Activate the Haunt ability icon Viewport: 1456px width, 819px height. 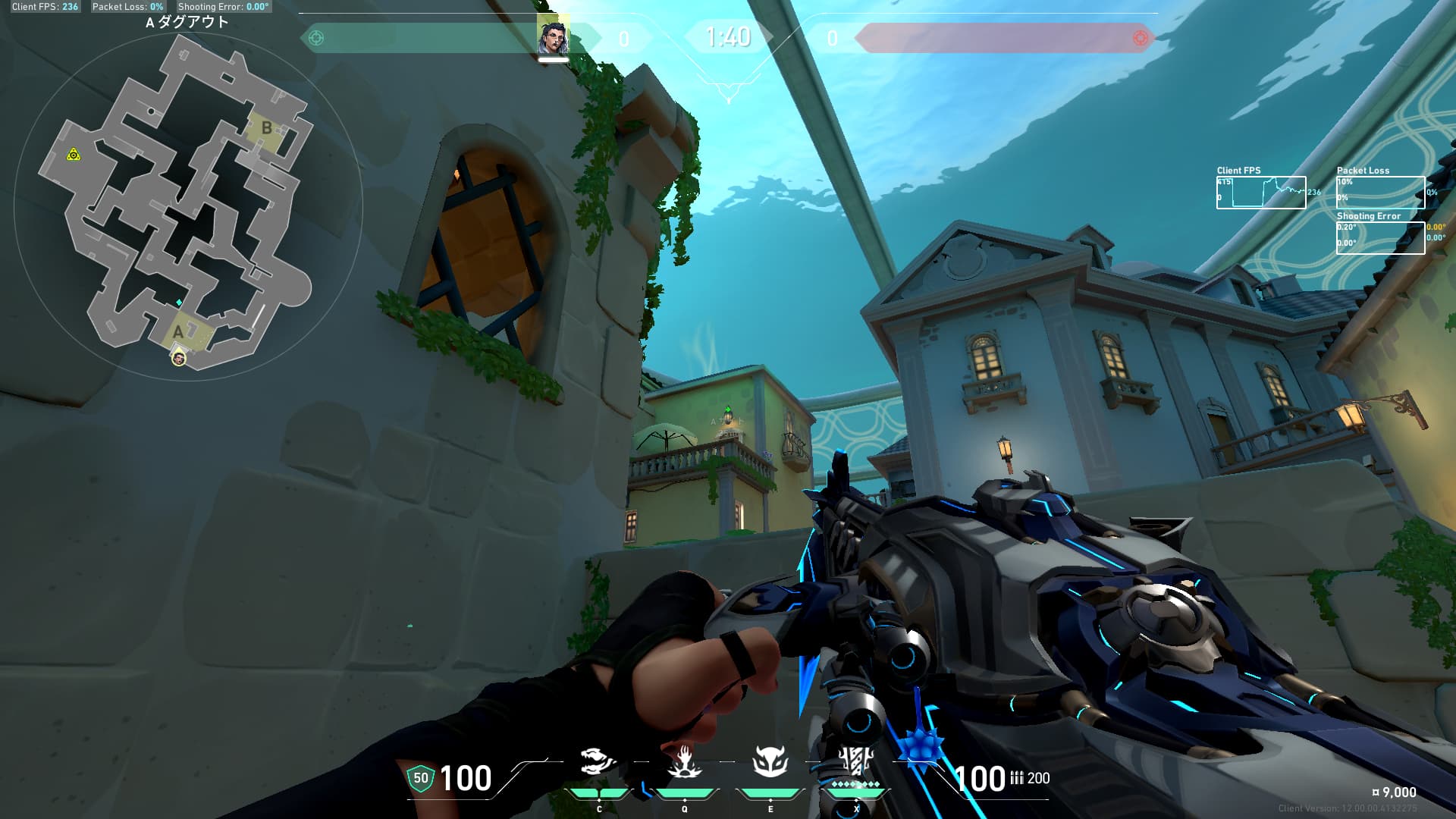(x=770, y=761)
